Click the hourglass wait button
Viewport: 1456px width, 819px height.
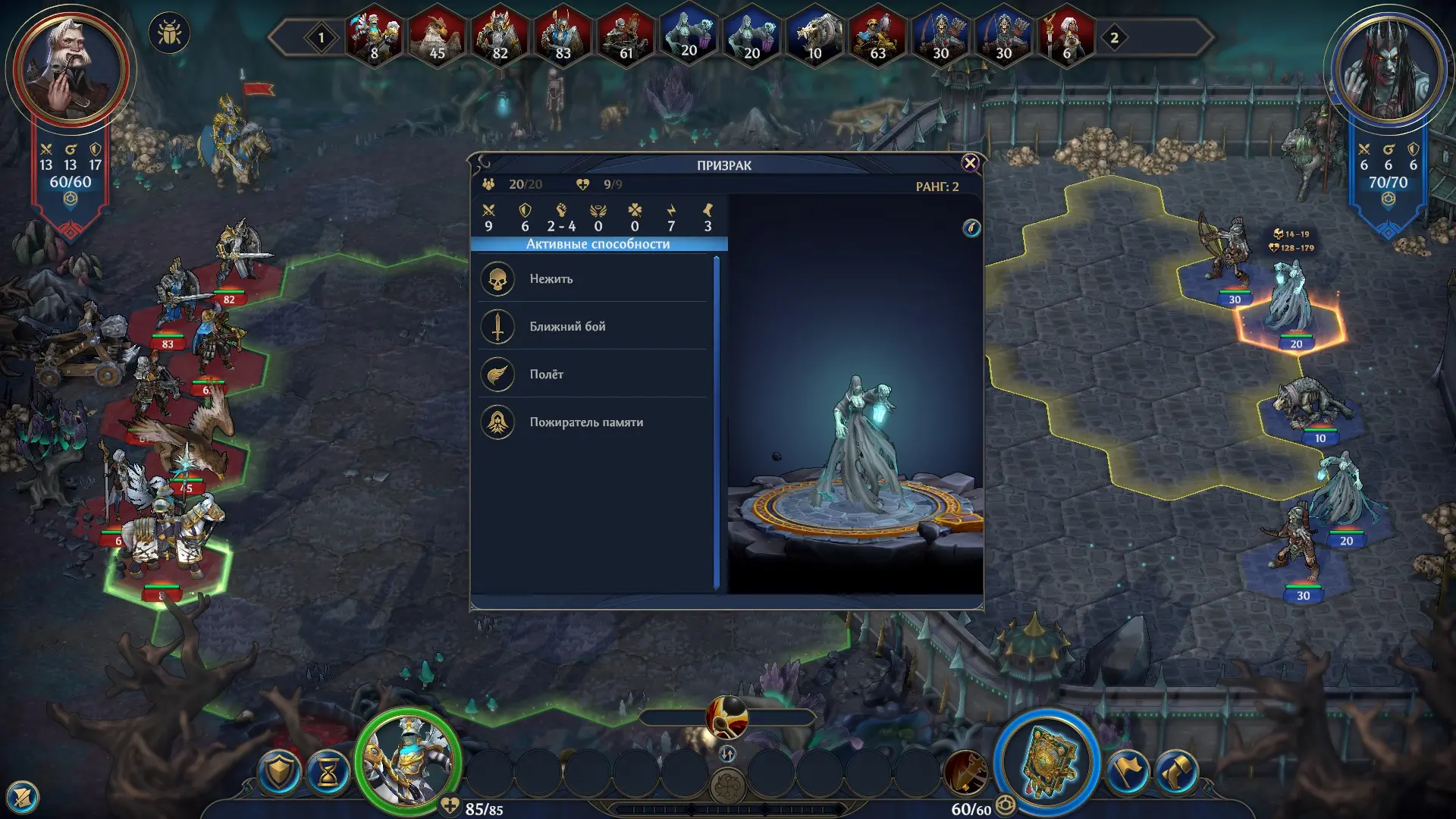click(x=328, y=773)
